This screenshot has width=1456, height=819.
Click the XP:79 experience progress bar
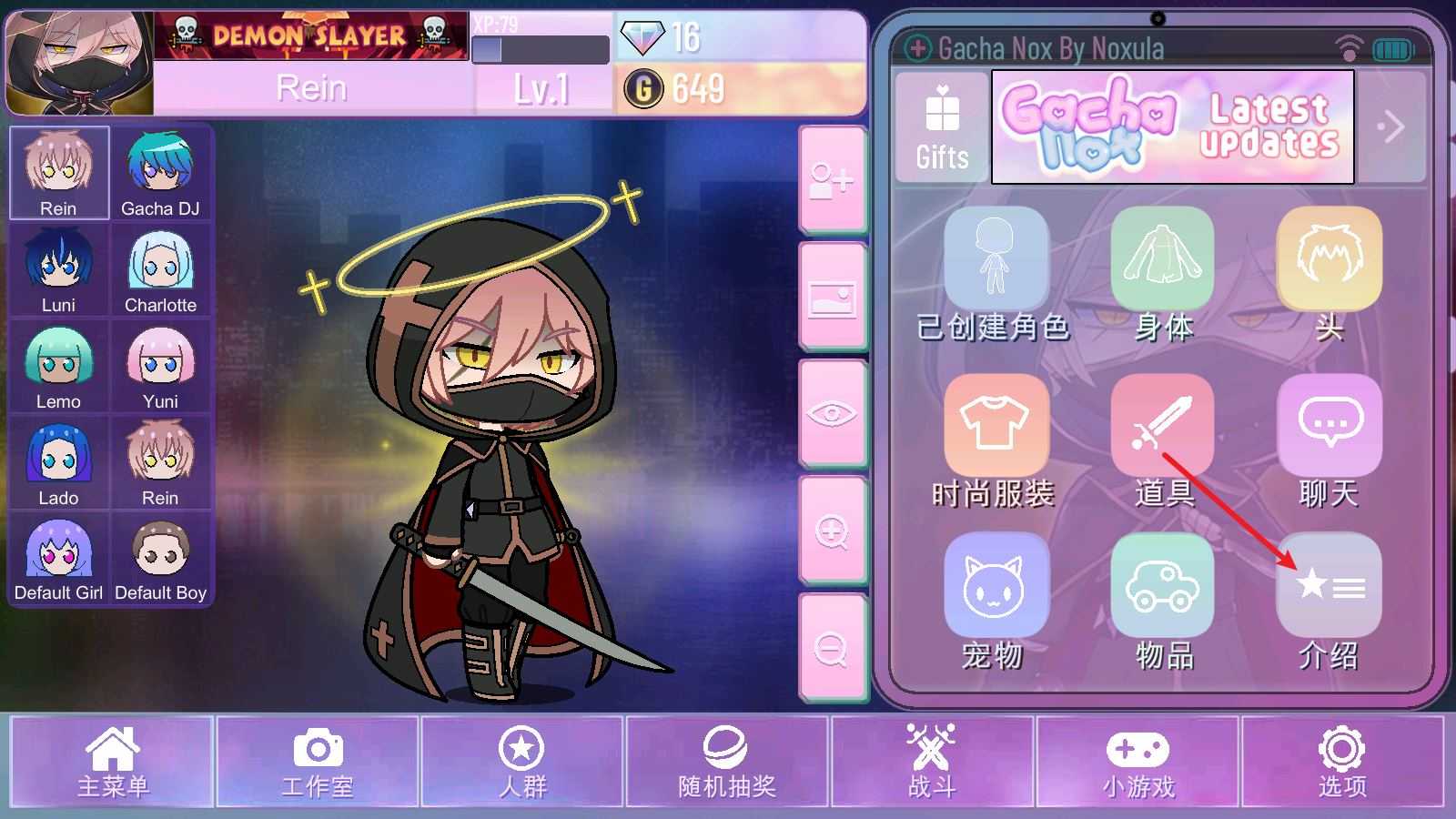coord(541,47)
